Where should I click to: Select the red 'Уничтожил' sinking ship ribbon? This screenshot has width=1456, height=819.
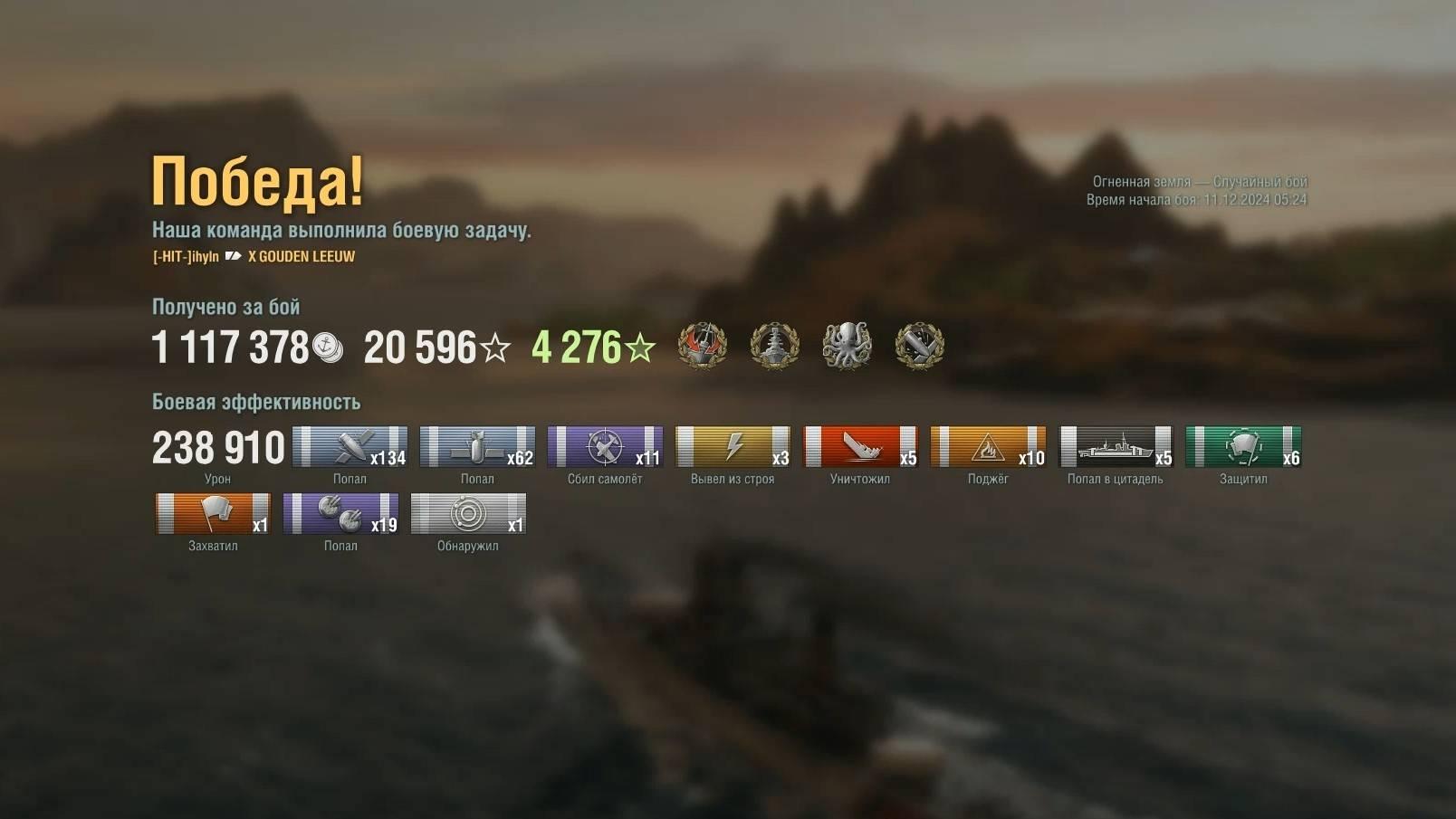pyautogui.click(x=860, y=447)
